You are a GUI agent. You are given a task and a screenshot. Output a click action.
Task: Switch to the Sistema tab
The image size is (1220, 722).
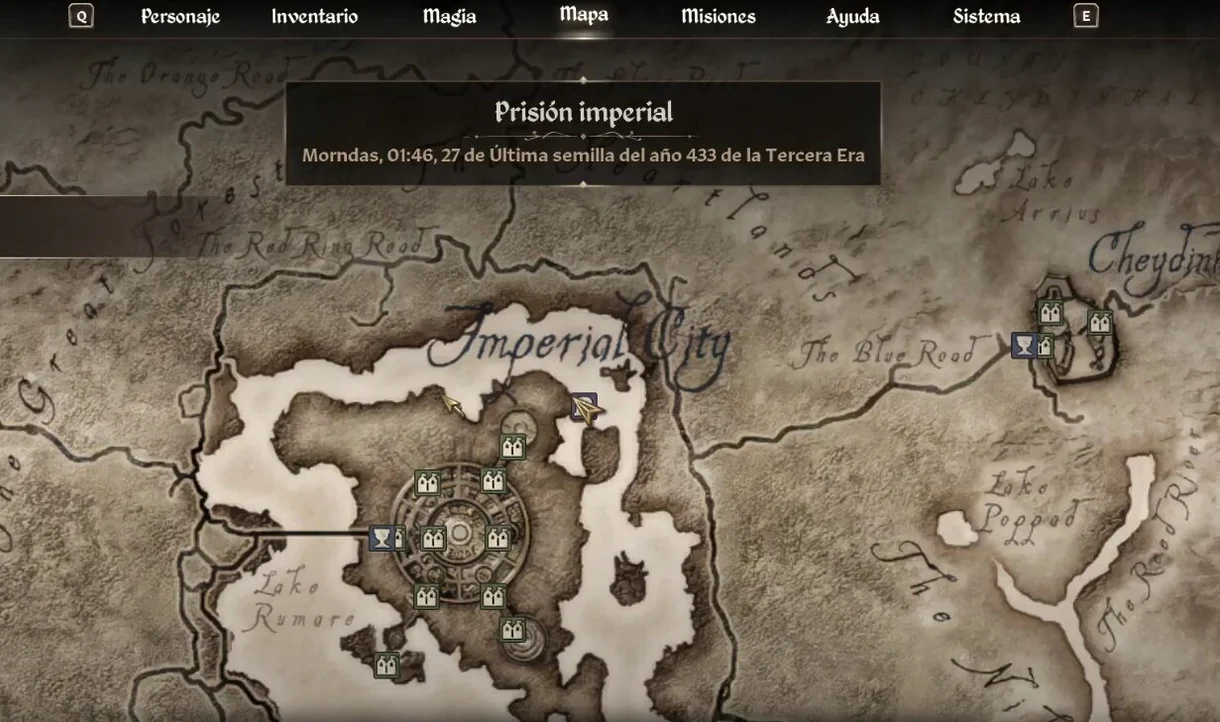pos(986,17)
